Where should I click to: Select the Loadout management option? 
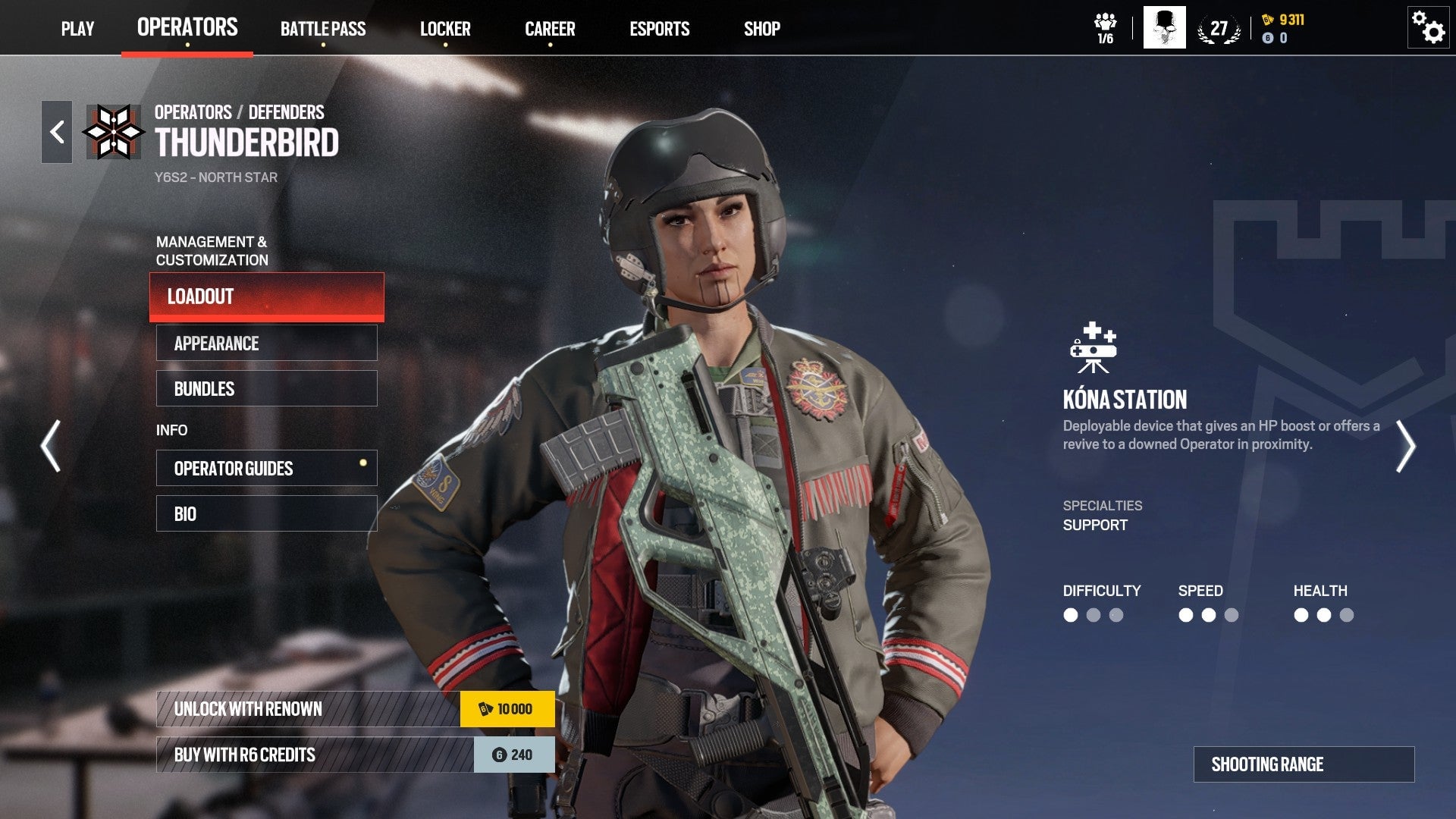pos(266,297)
